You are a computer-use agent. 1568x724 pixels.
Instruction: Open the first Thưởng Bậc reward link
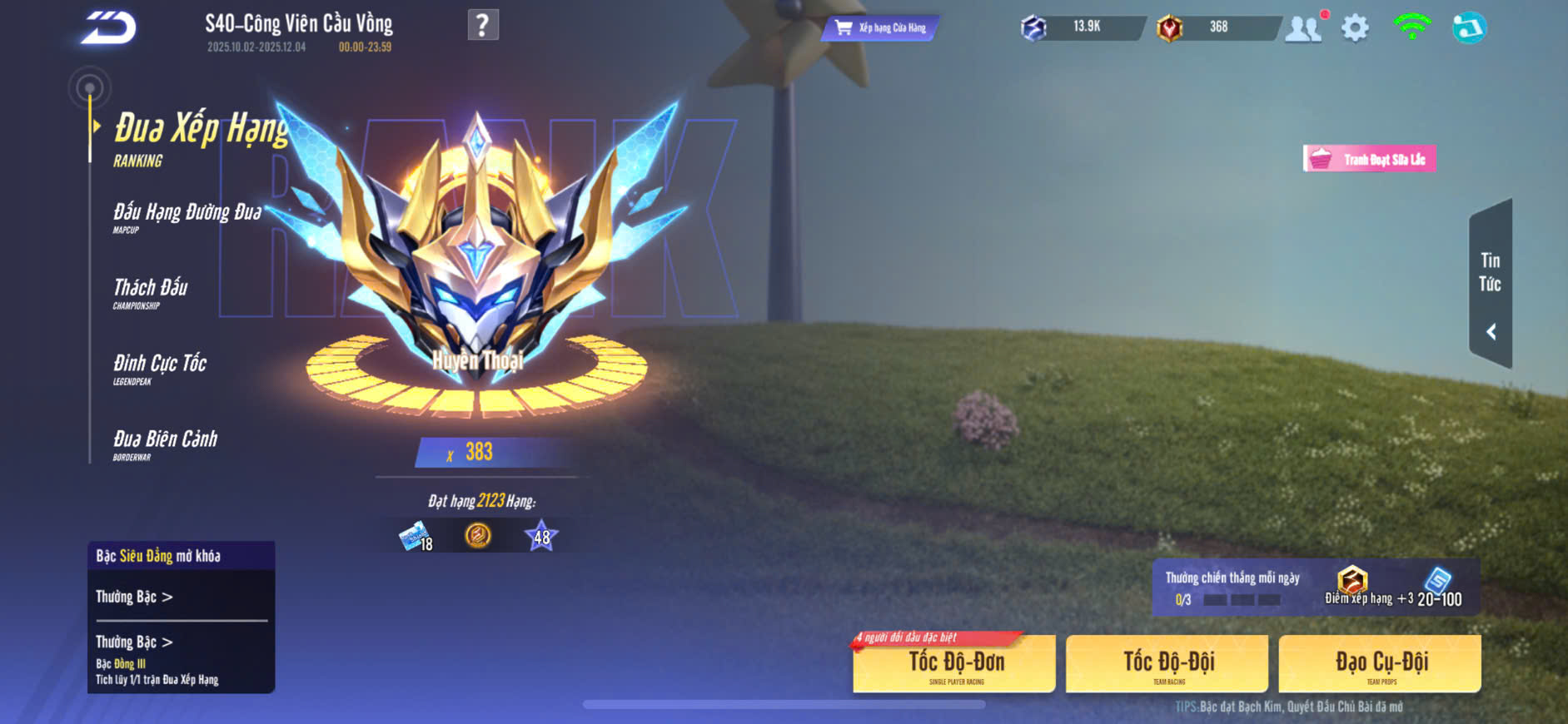pyautogui.click(x=134, y=597)
